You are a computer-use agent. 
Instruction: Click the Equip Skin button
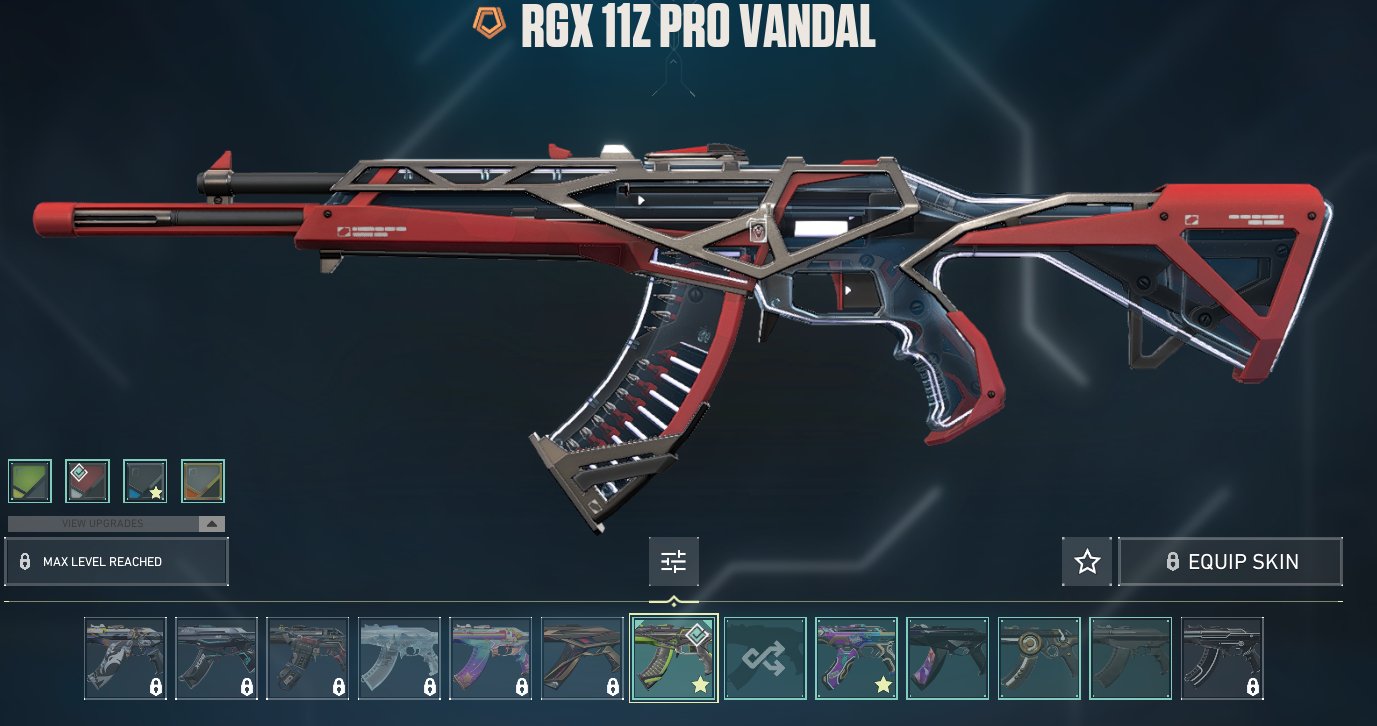pyautogui.click(x=1230, y=562)
